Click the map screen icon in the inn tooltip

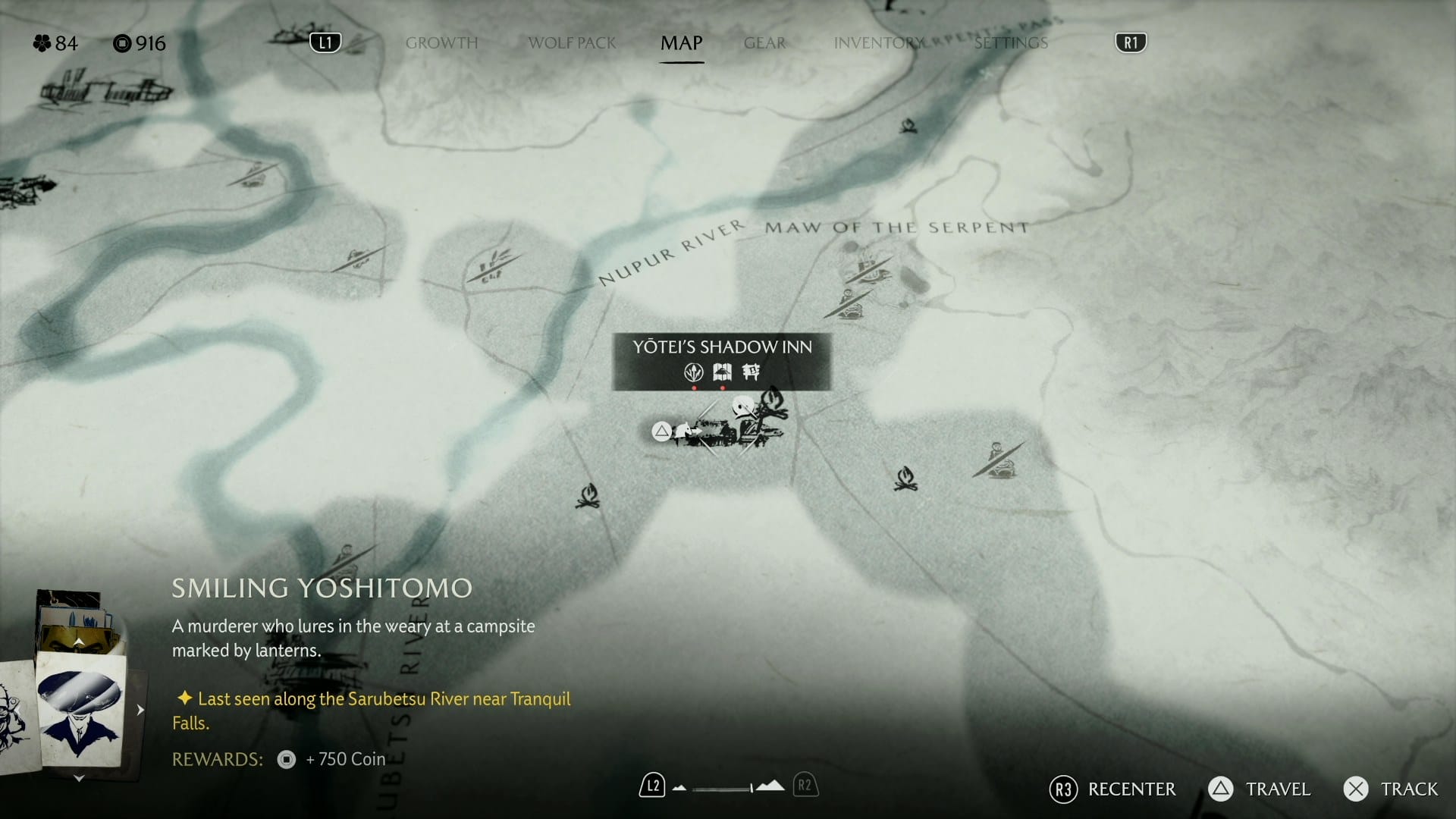(721, 372)
